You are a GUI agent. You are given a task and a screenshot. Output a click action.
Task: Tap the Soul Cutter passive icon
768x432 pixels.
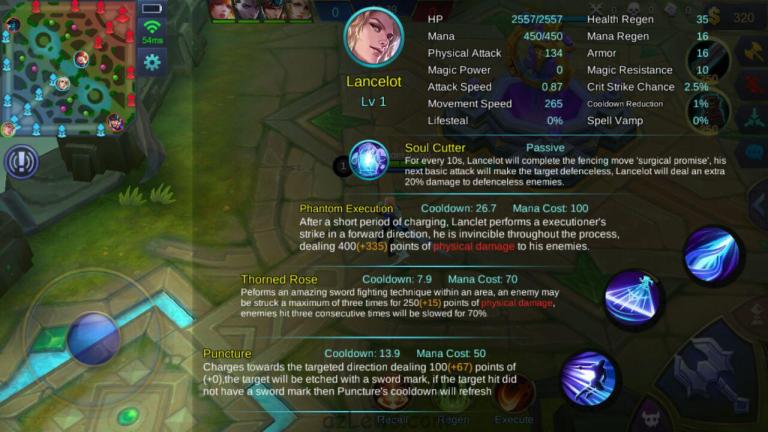(368, 160)
